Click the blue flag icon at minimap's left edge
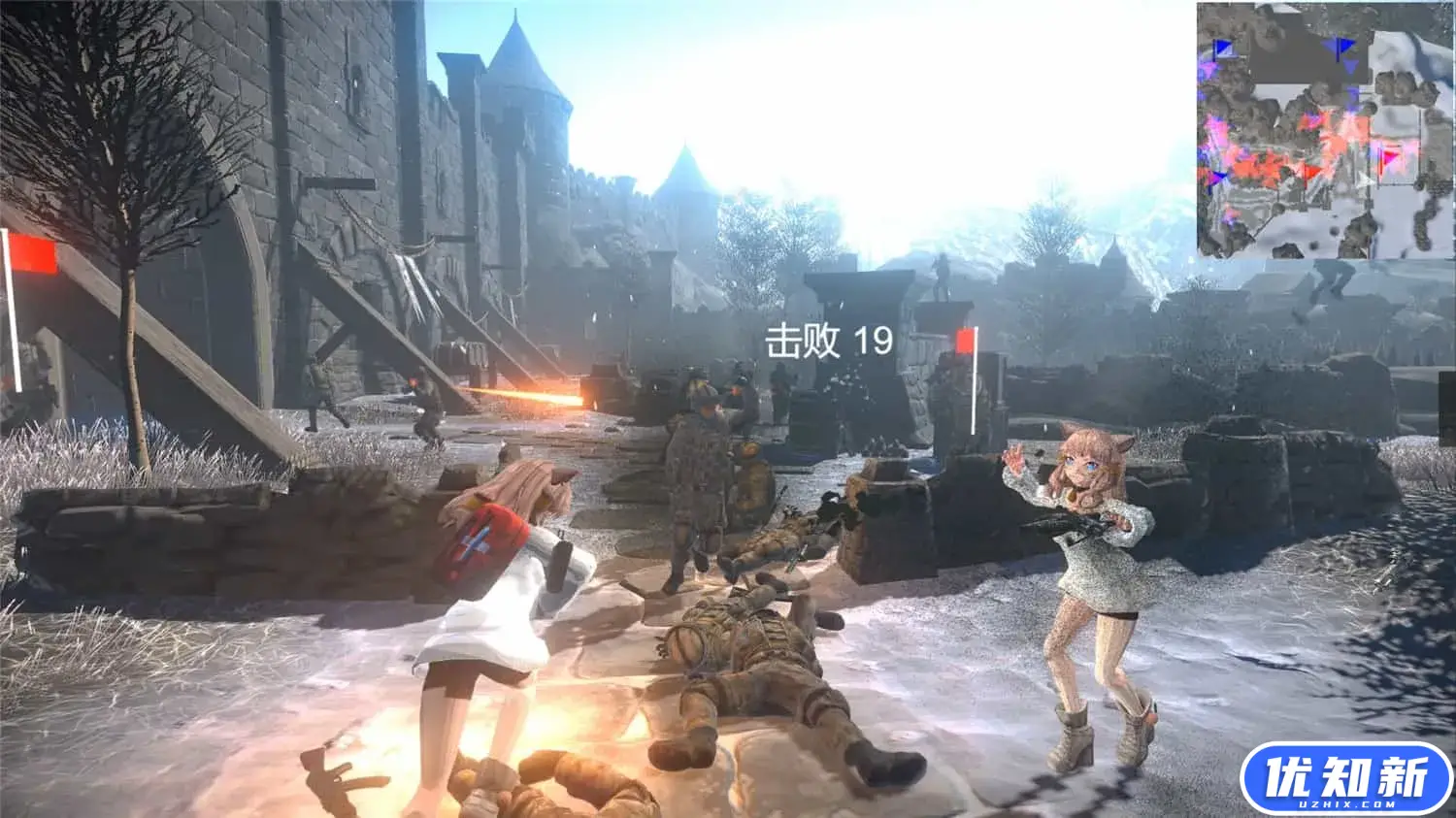Screen dimensions: 1456x818 click(x=1223, y=49)
